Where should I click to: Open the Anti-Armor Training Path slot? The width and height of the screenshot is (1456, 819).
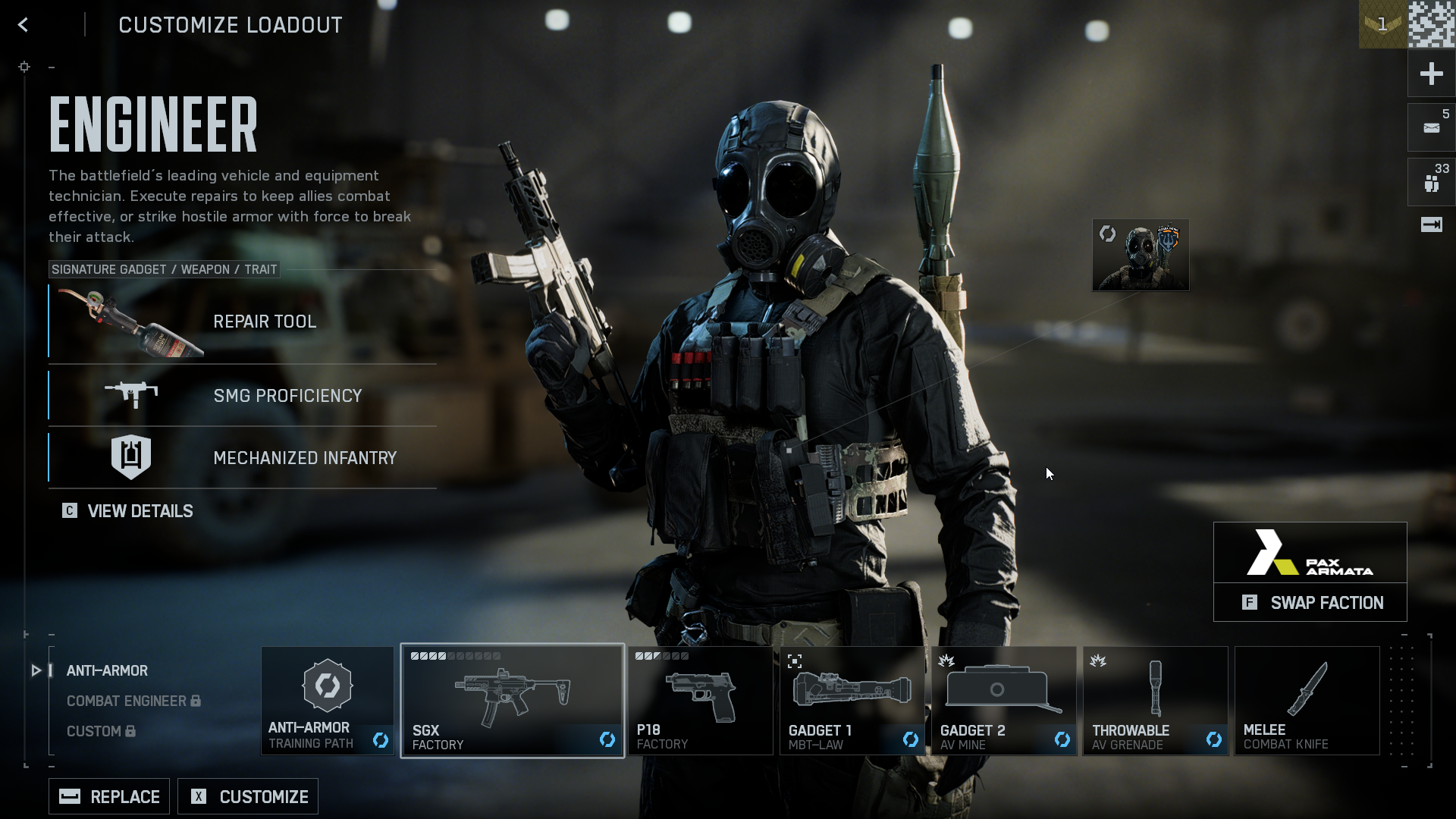328,700
